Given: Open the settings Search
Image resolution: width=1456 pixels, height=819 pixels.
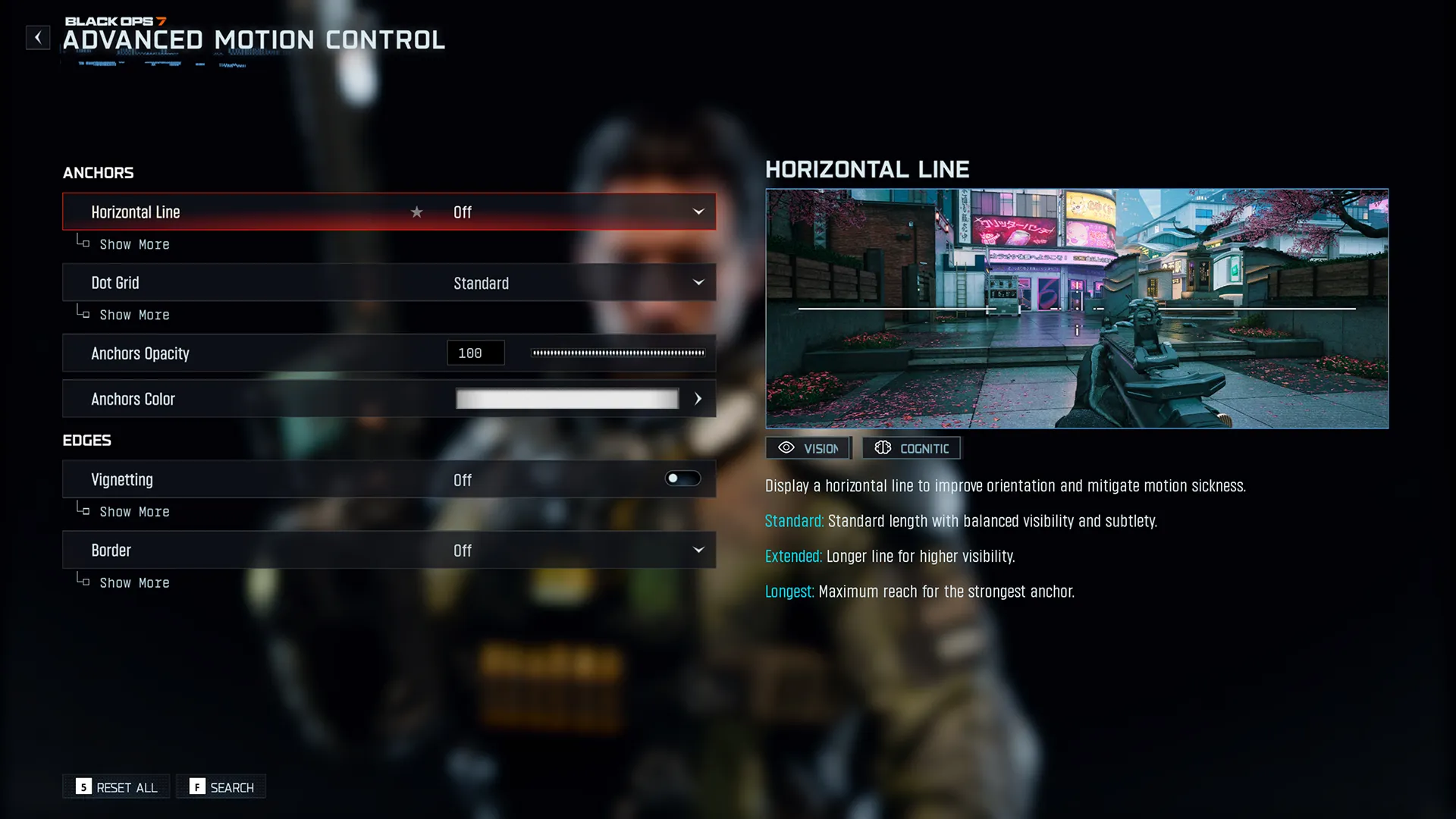Looking at the screenshot, I should pos(221,787).
